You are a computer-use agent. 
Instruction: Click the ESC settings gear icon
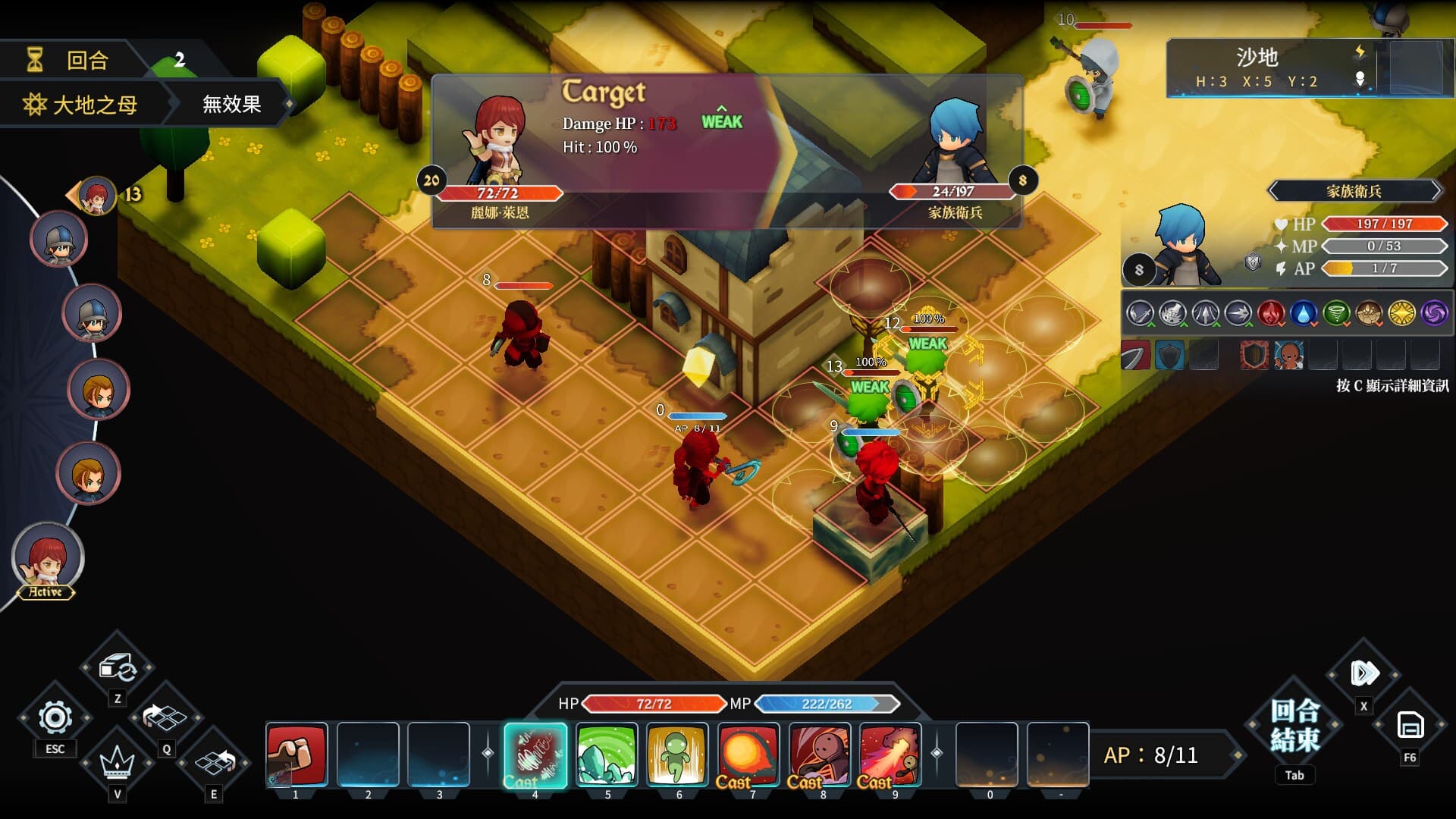pos(54,717)
